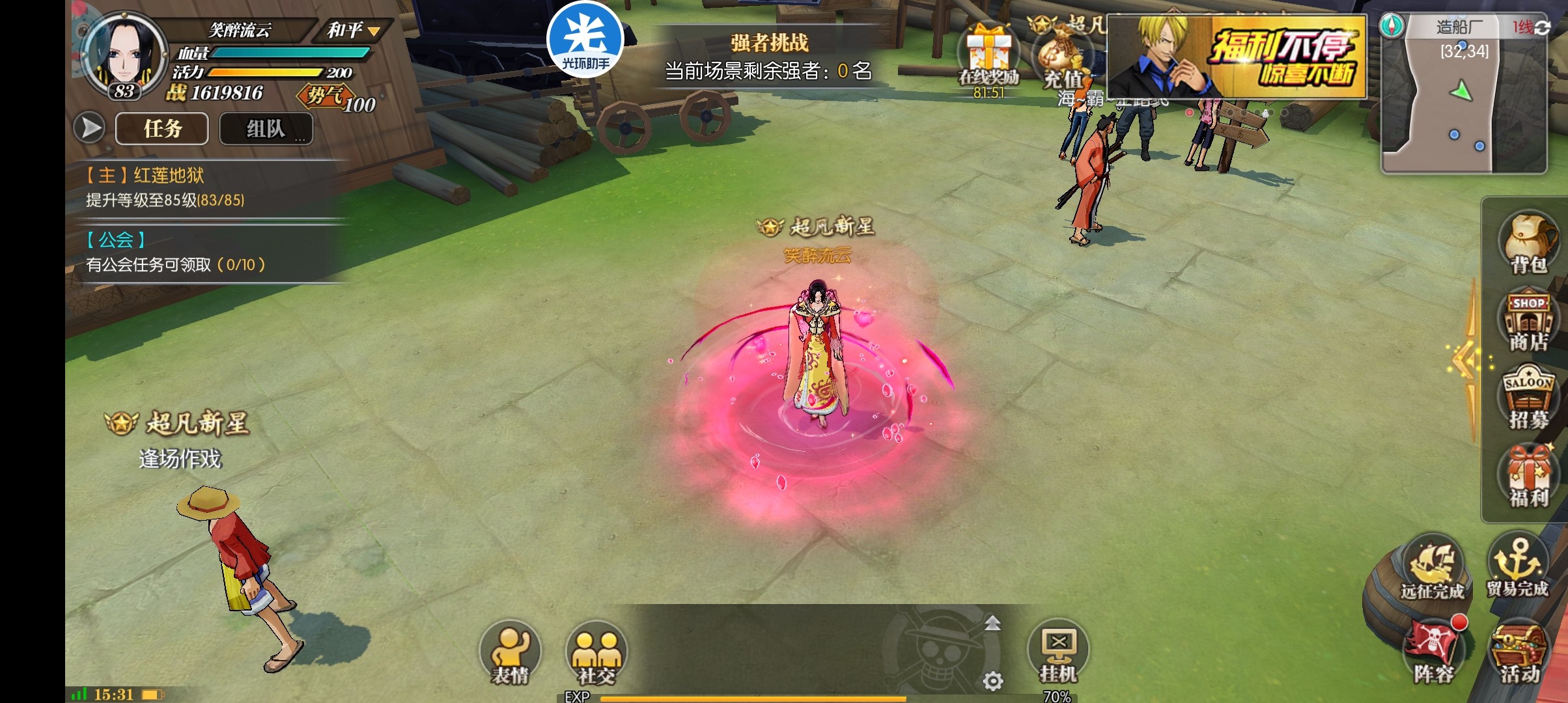Open the 招募 saloon recruitment
Screen dimensions: 1568x703
coord(1528,398)
